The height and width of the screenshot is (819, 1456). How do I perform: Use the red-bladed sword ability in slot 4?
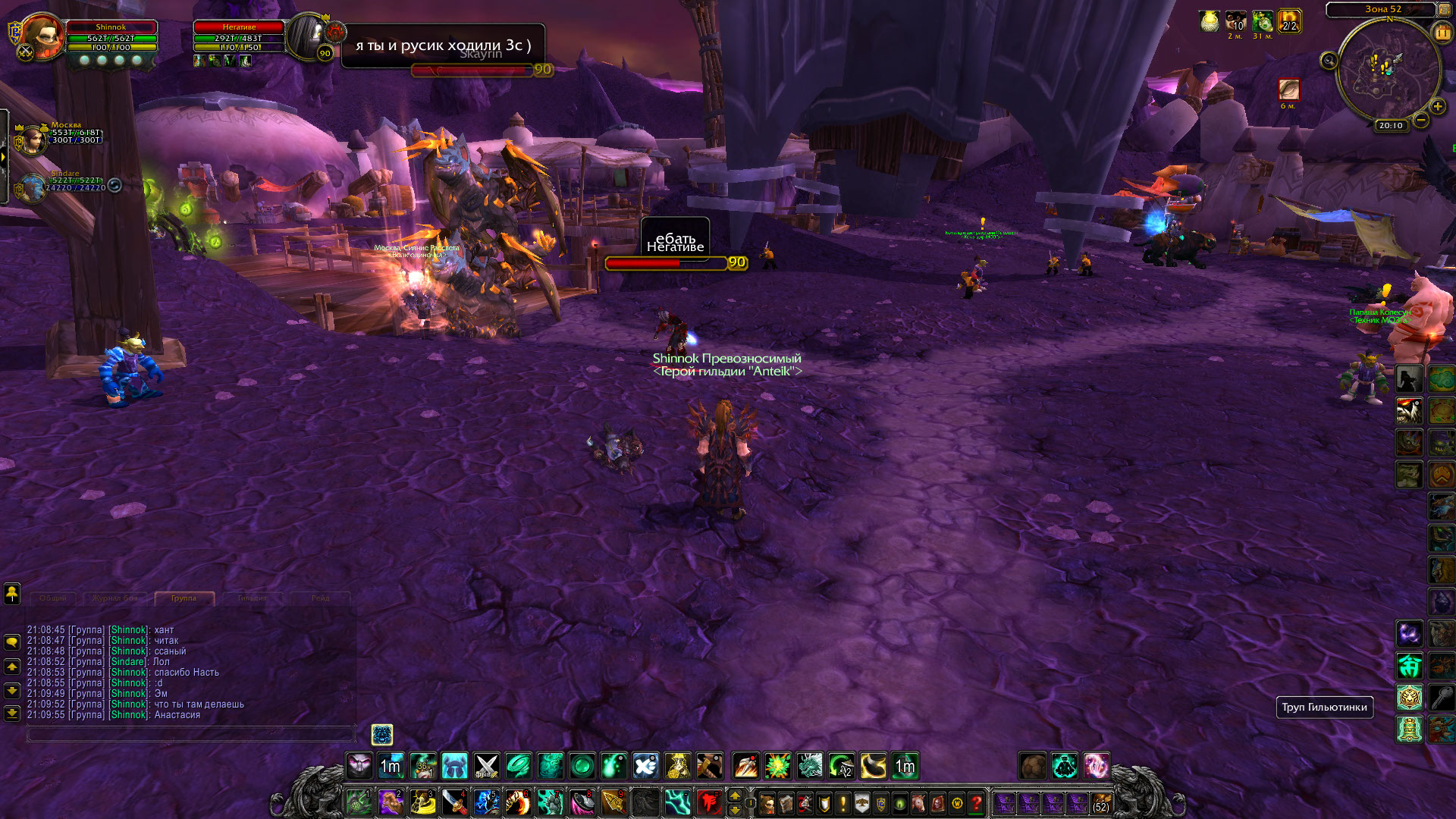pos(455,802)
